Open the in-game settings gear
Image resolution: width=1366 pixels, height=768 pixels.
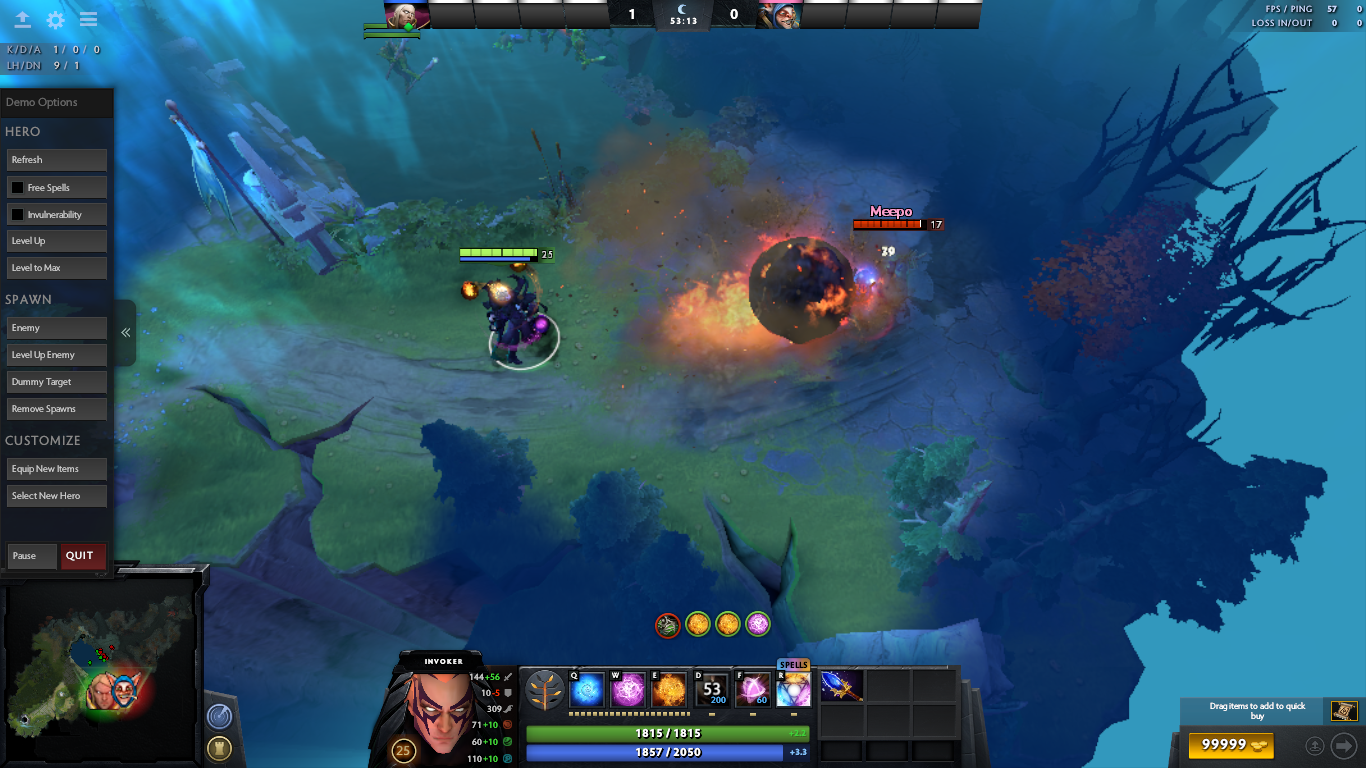pos(56,17)
